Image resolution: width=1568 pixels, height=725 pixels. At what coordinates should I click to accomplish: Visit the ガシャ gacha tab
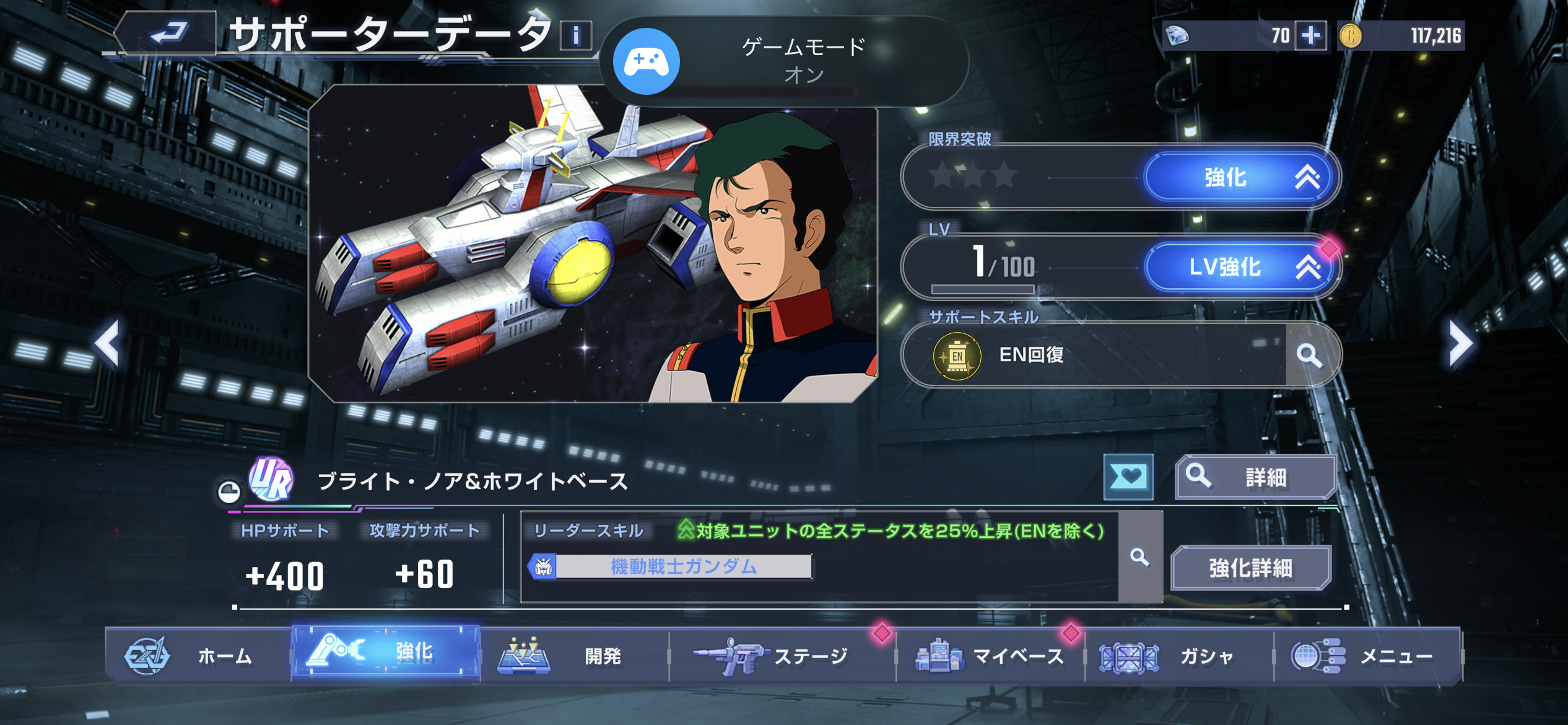coord(1178,656)
